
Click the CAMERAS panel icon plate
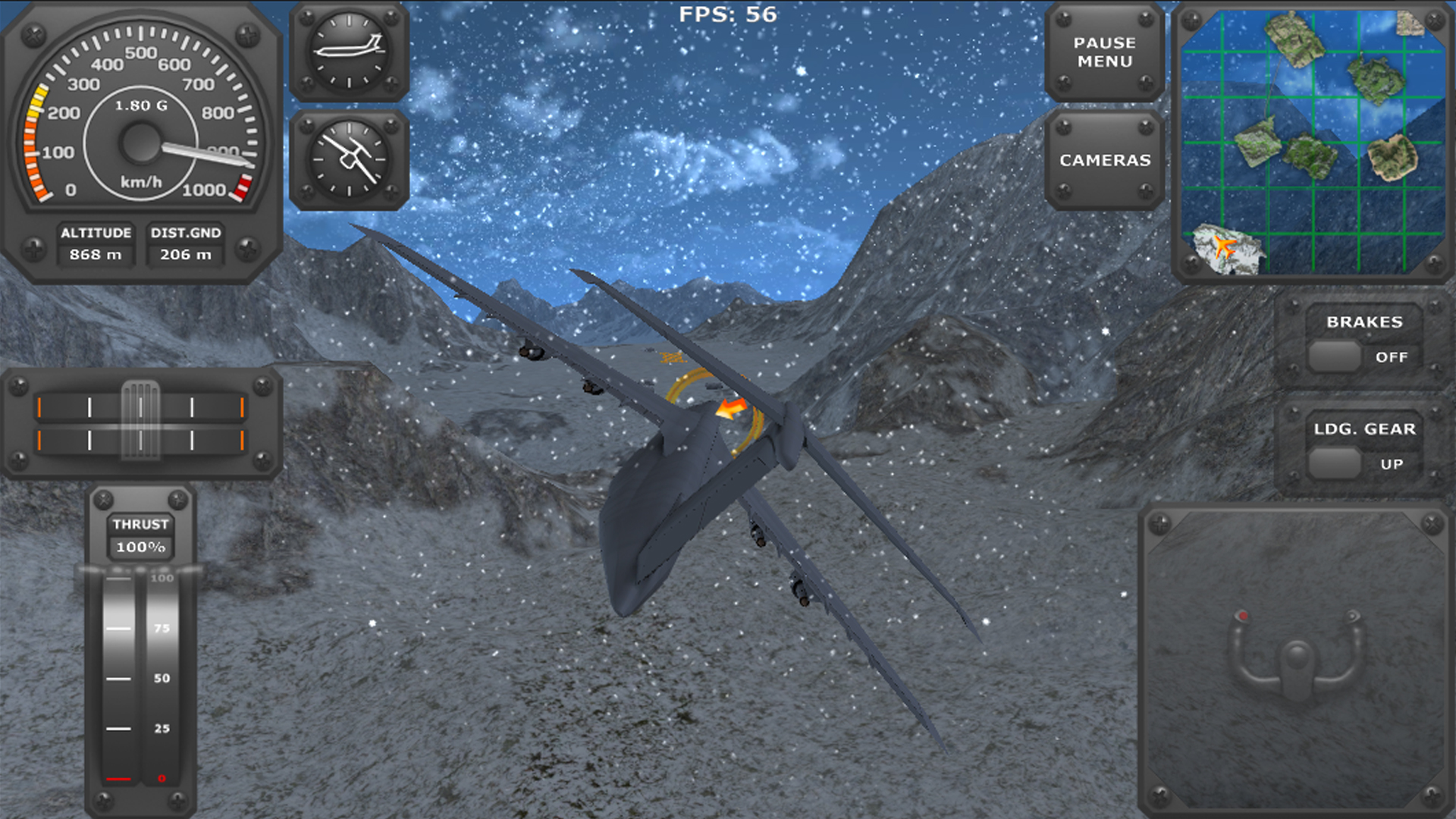tap(1106, 160)
